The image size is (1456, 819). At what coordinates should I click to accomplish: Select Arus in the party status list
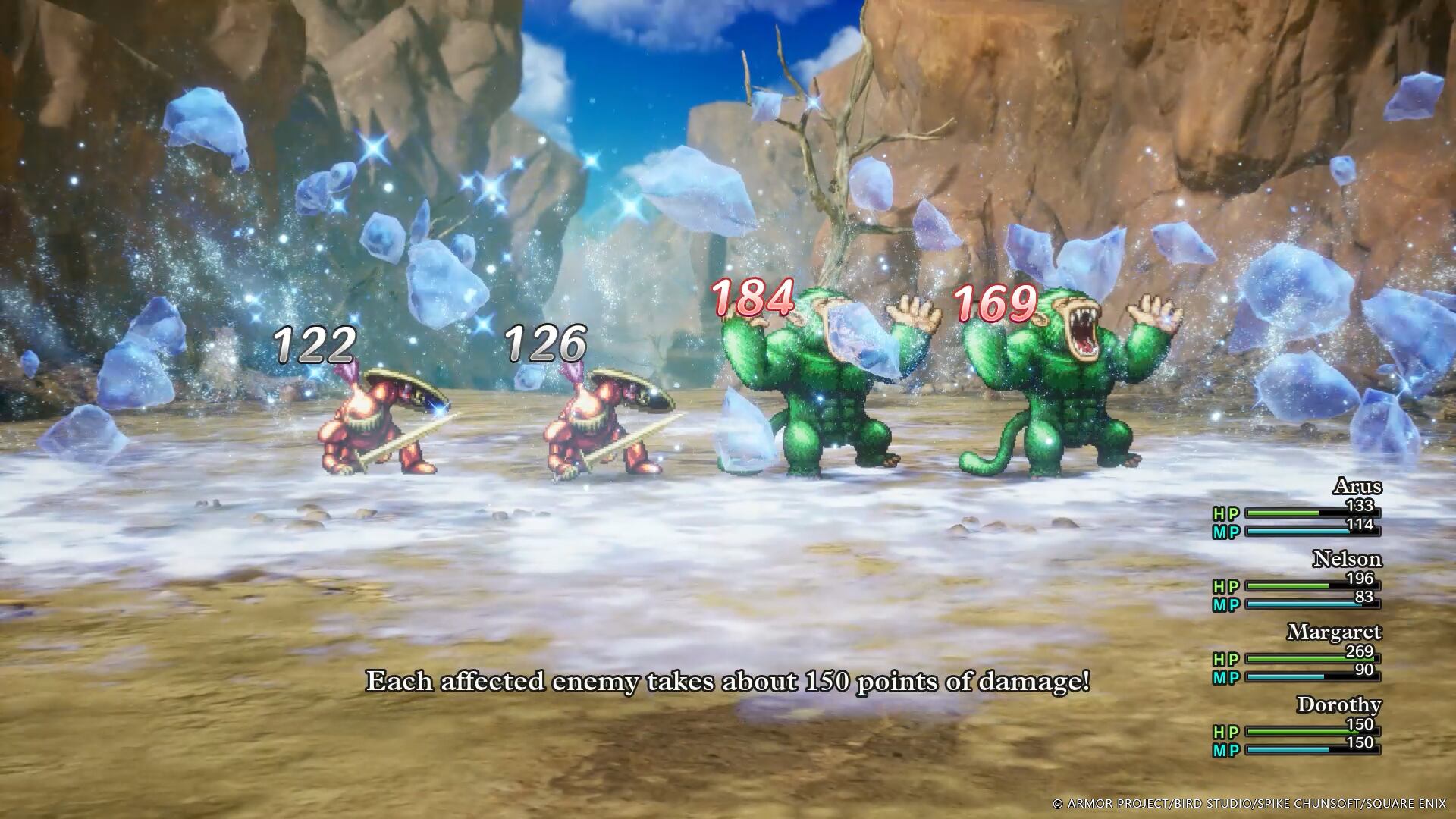1357,486
